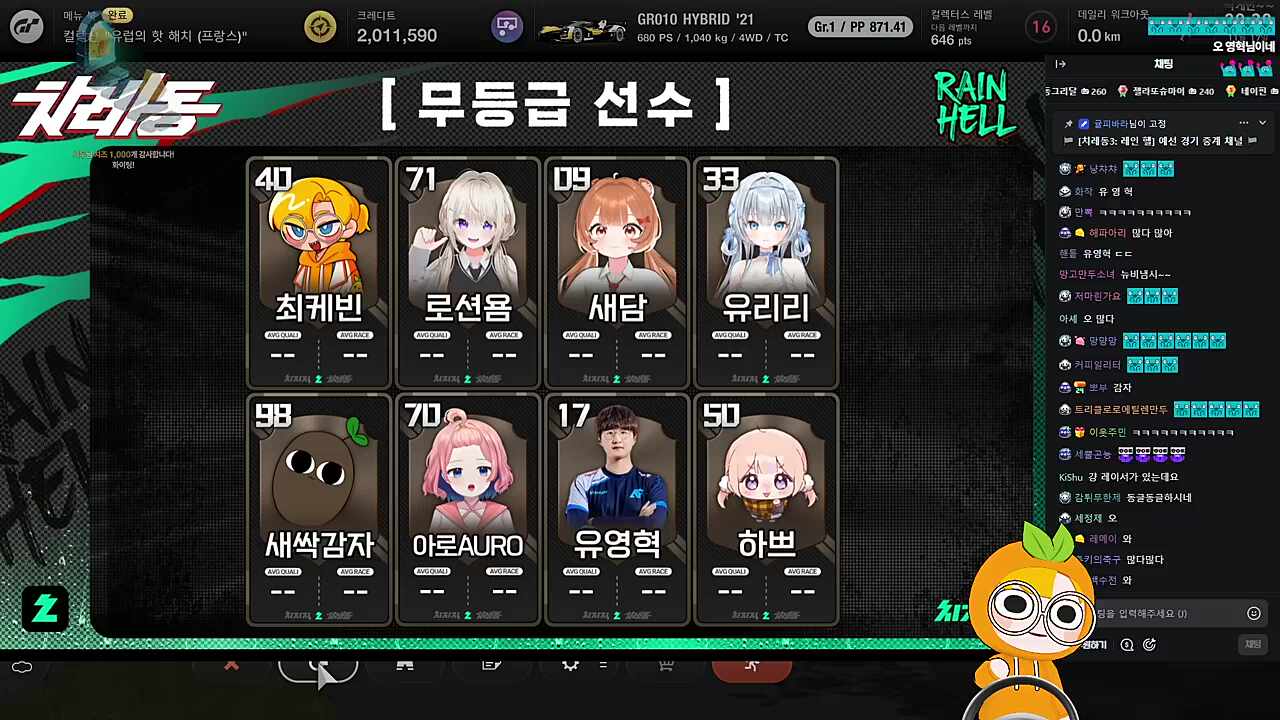Collapse the chat panel with the arrow icon
The image size is (1280, 720).
[x=1060, y=64]
